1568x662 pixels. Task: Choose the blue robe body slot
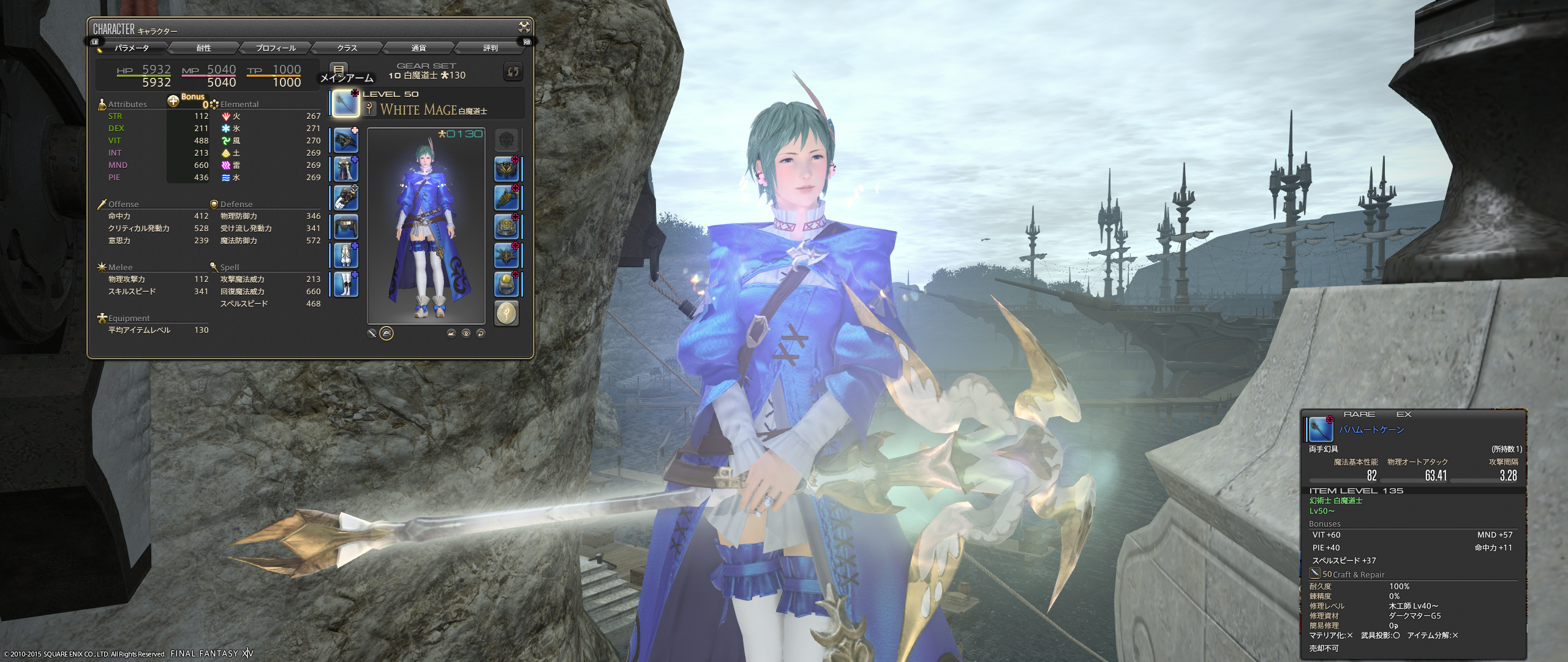pyautogui.click(x=345, y=169)
